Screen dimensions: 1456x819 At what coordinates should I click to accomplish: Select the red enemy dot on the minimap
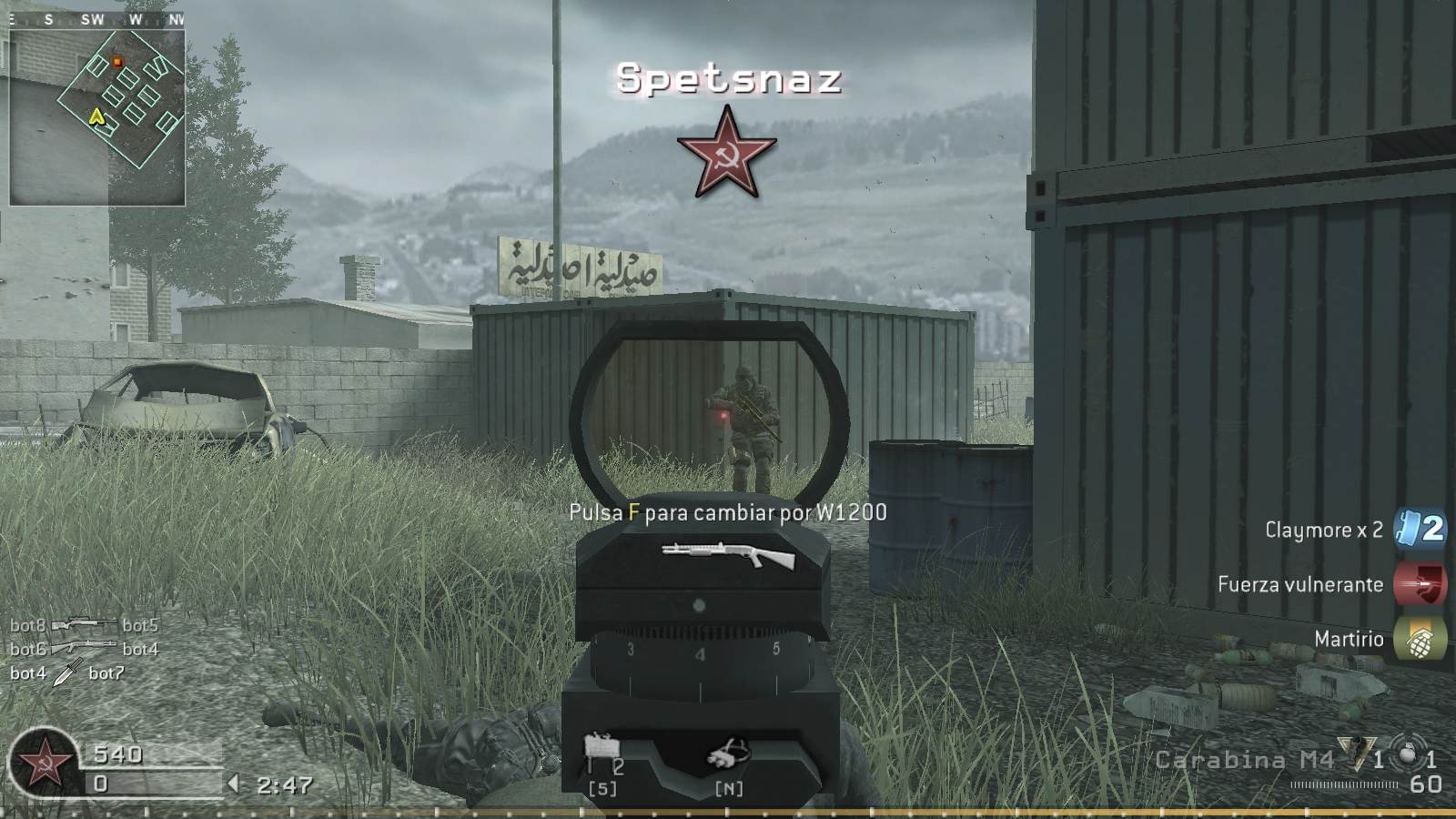pos(118,61)
